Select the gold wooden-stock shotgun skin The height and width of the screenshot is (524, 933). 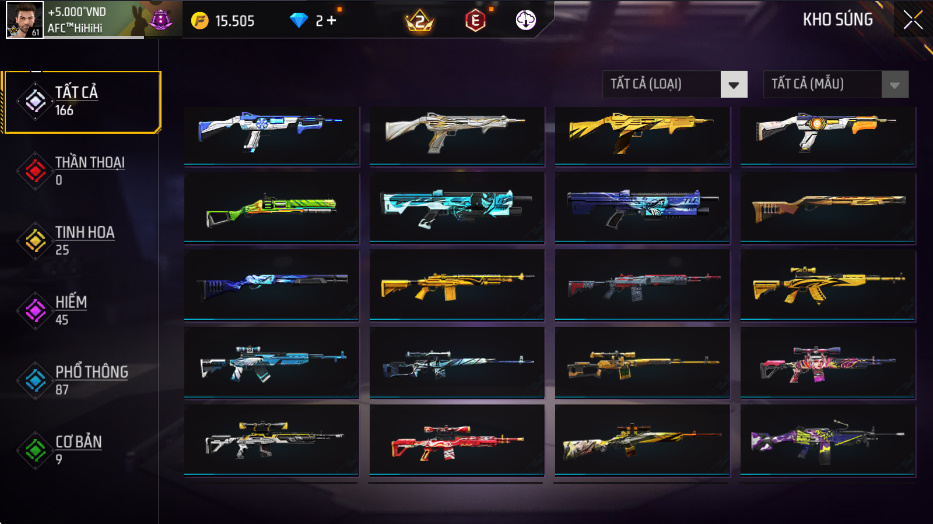pos(829,207)
